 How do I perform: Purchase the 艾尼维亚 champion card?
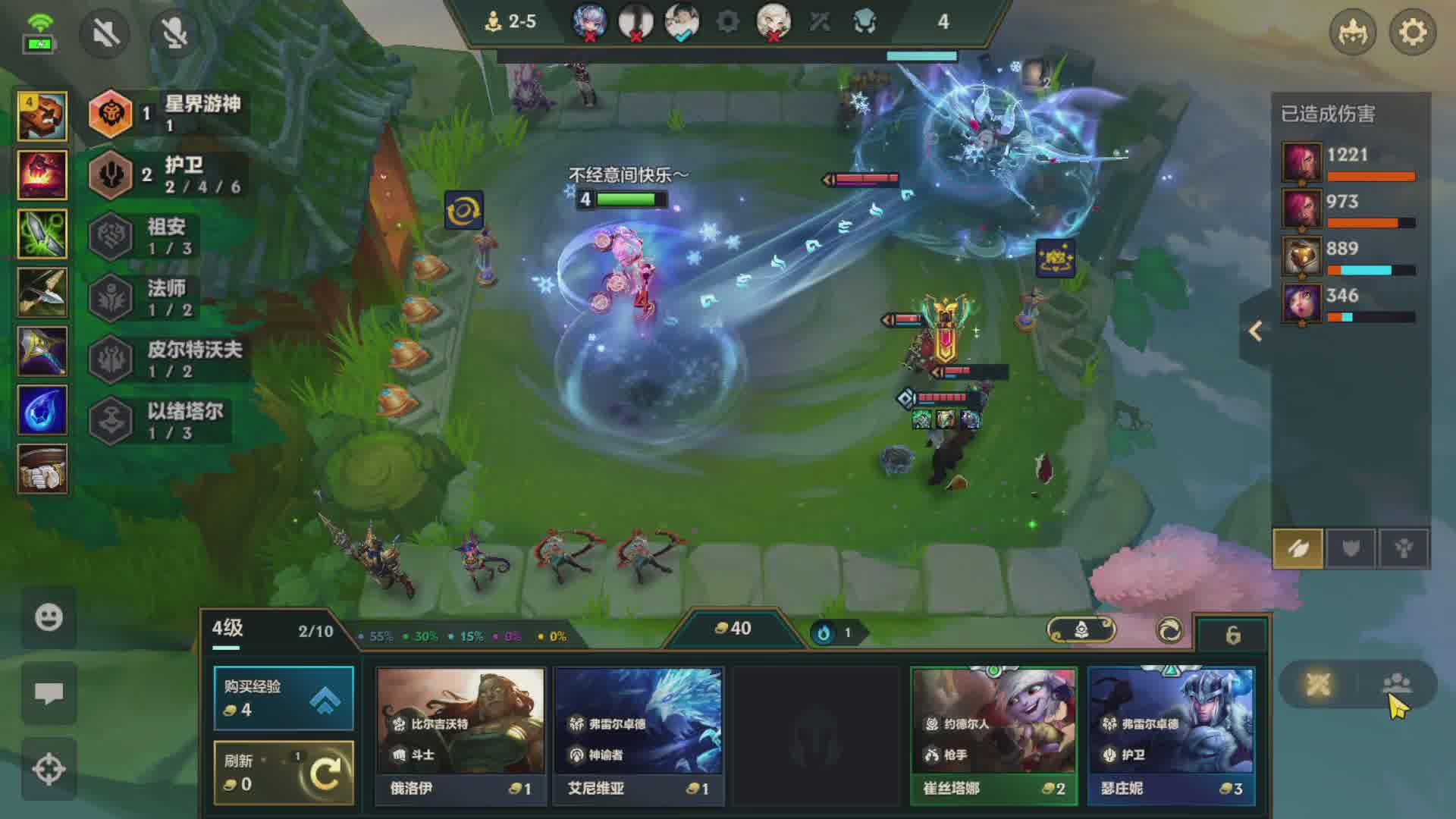coord(639,734)
